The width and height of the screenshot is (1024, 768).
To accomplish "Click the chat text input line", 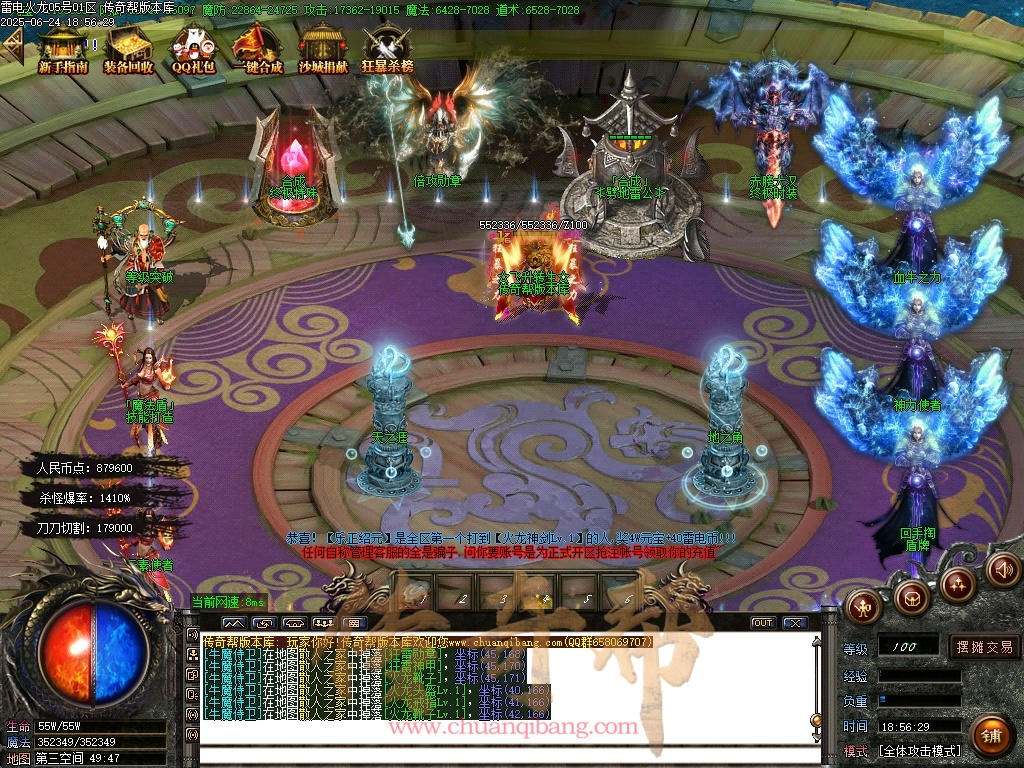I will click(500, 753).
